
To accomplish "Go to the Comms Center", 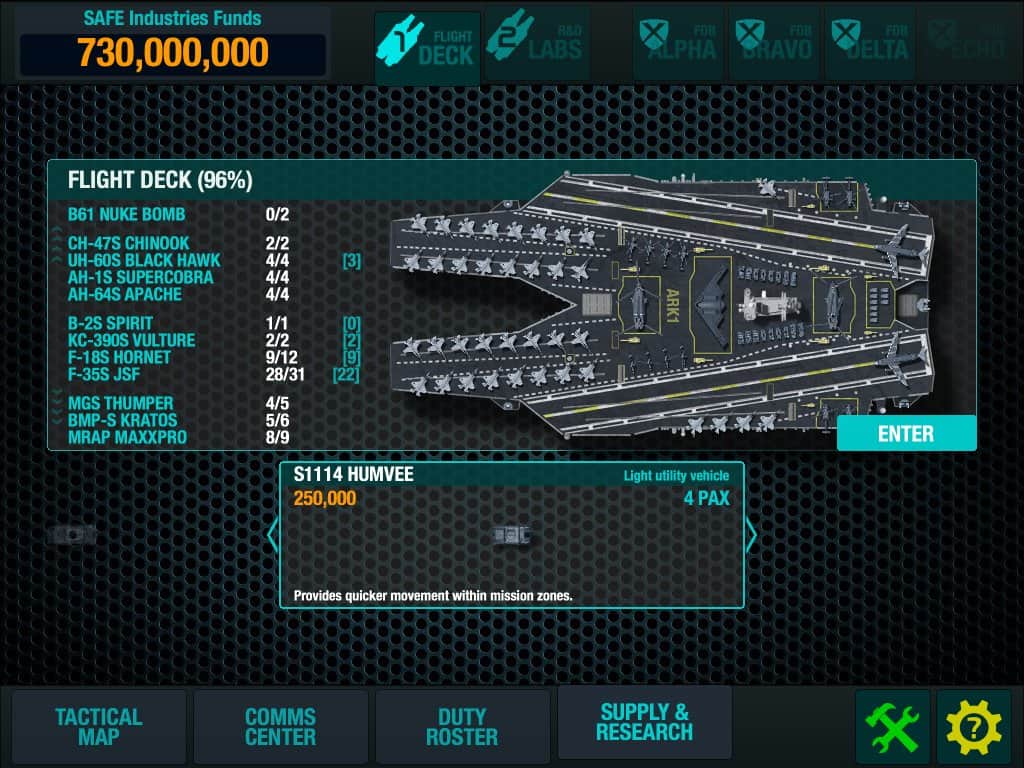I will coord(280,727).
